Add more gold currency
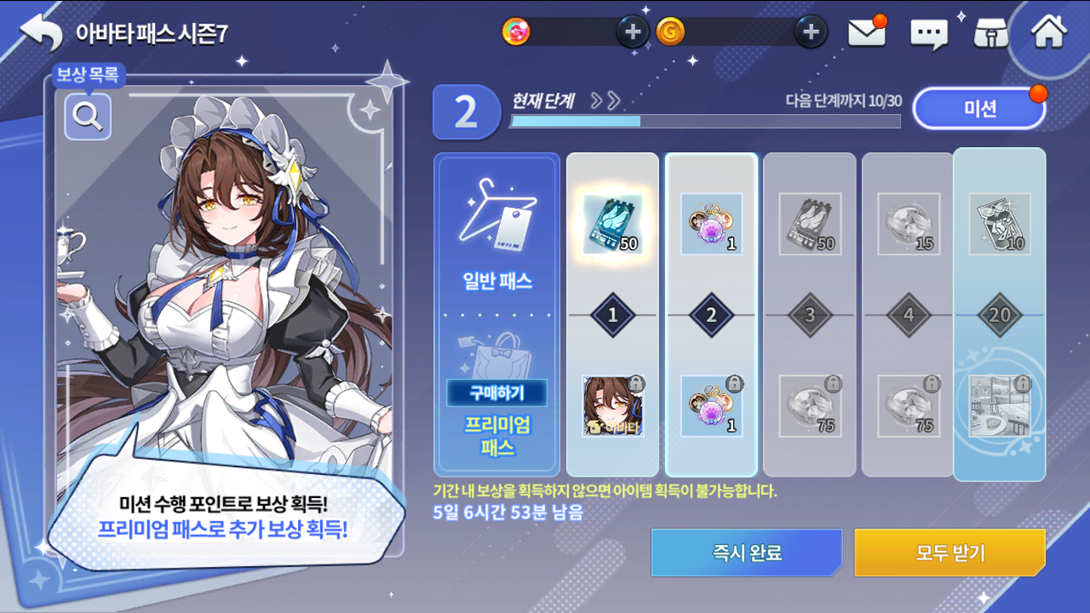Viewport: 1090px width, 613px height. [x=810, y=33]
